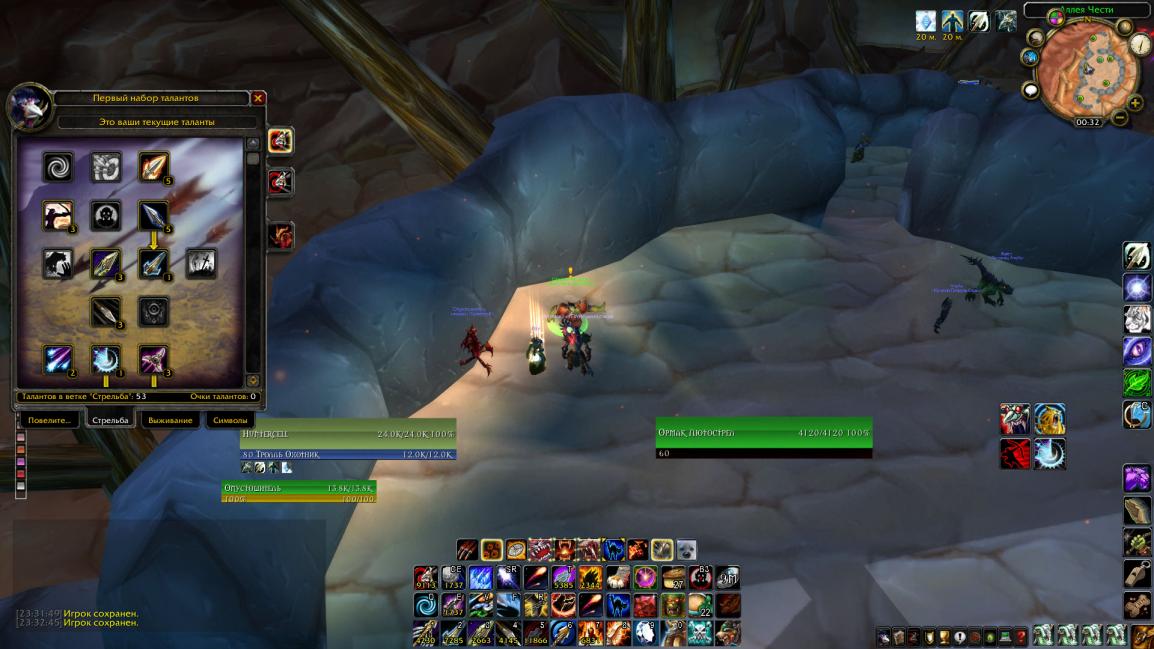Click the speech bubble minimap button
The width and height of the screenshot is (1154, 649).
(x=1030, y=90)
